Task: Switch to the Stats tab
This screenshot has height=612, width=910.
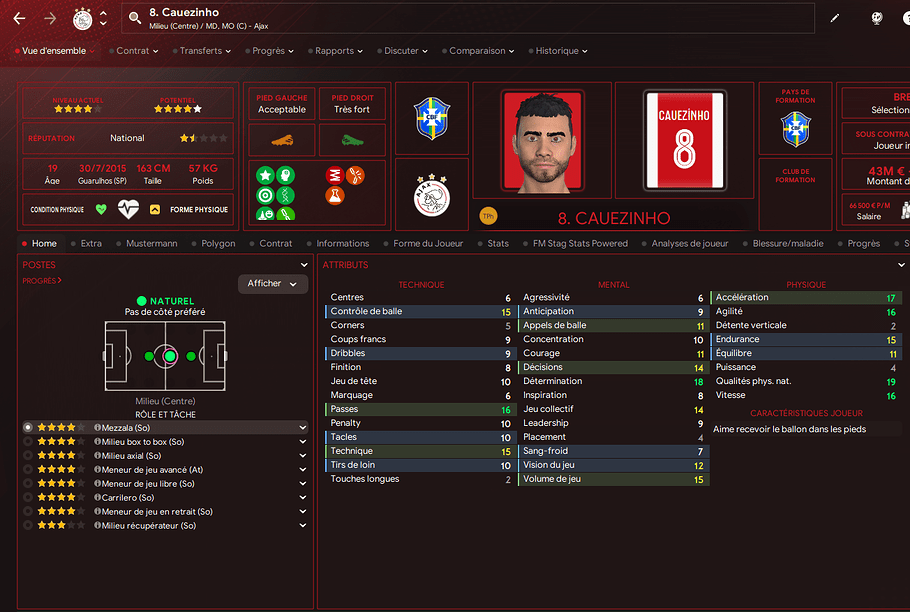Action: pyautogui.click(x=498, y=243)
